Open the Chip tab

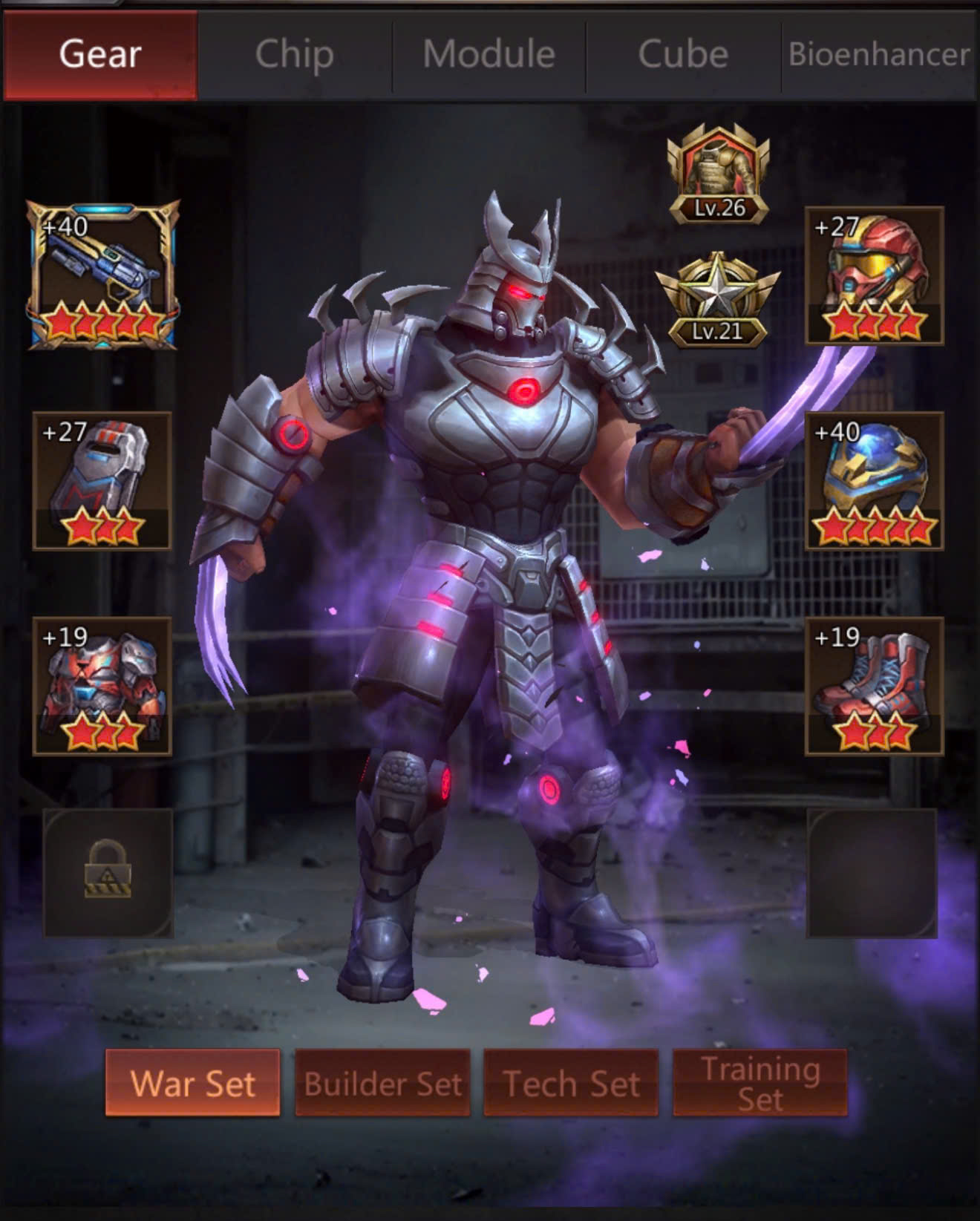tap(295, 54)
